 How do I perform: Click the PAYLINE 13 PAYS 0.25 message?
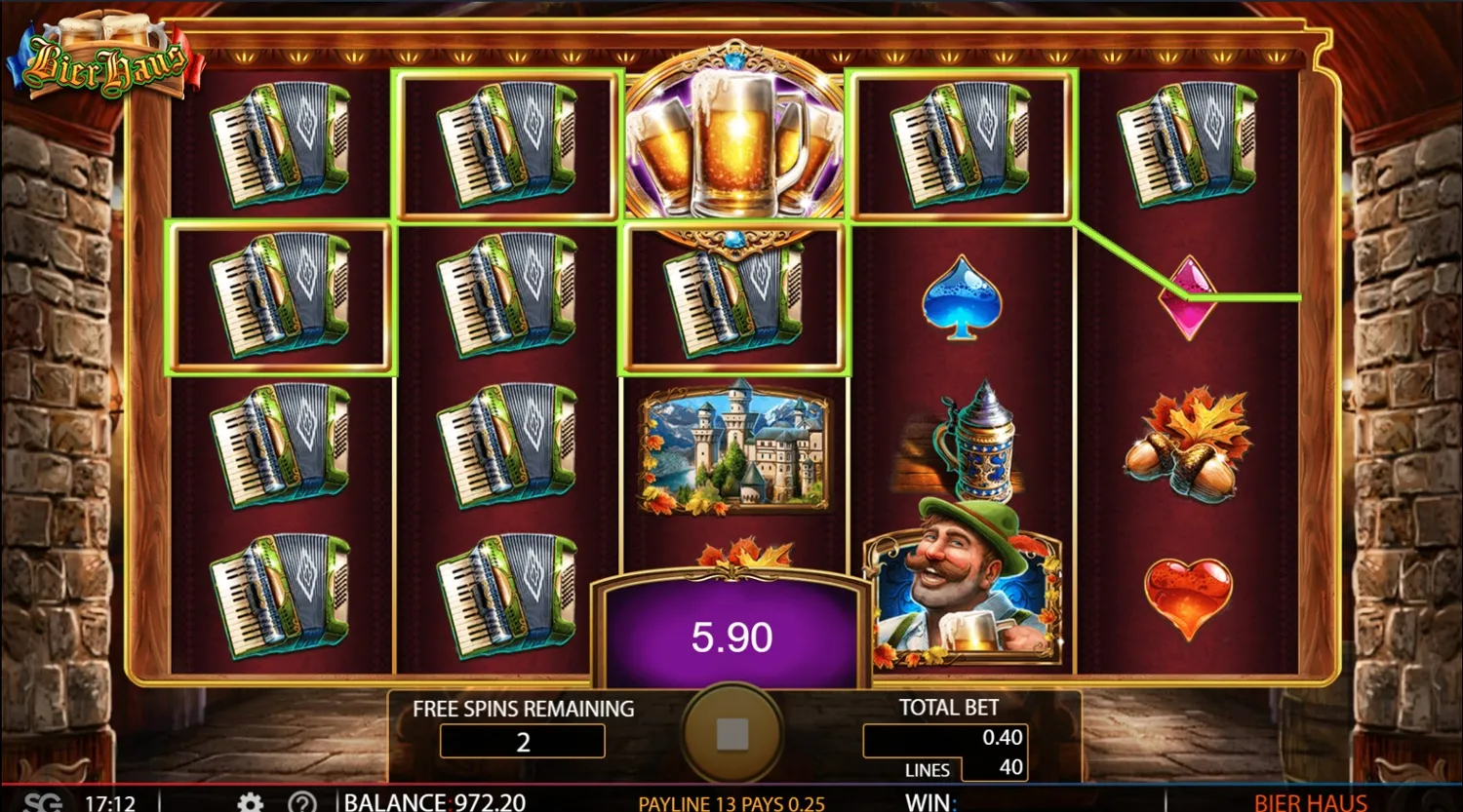731,802
